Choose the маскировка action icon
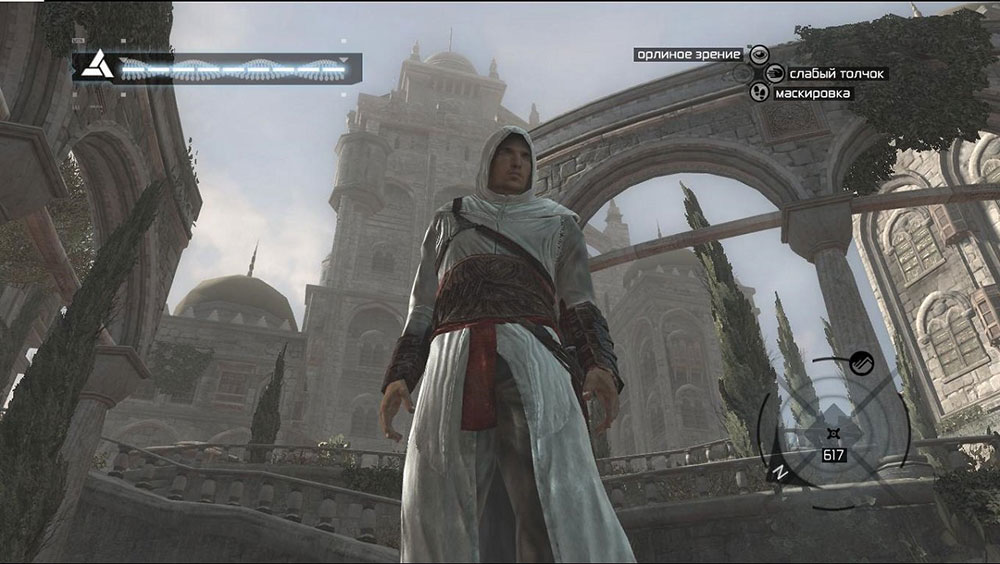The width and height of the screenshot is (1000, 564). [760, 92]
